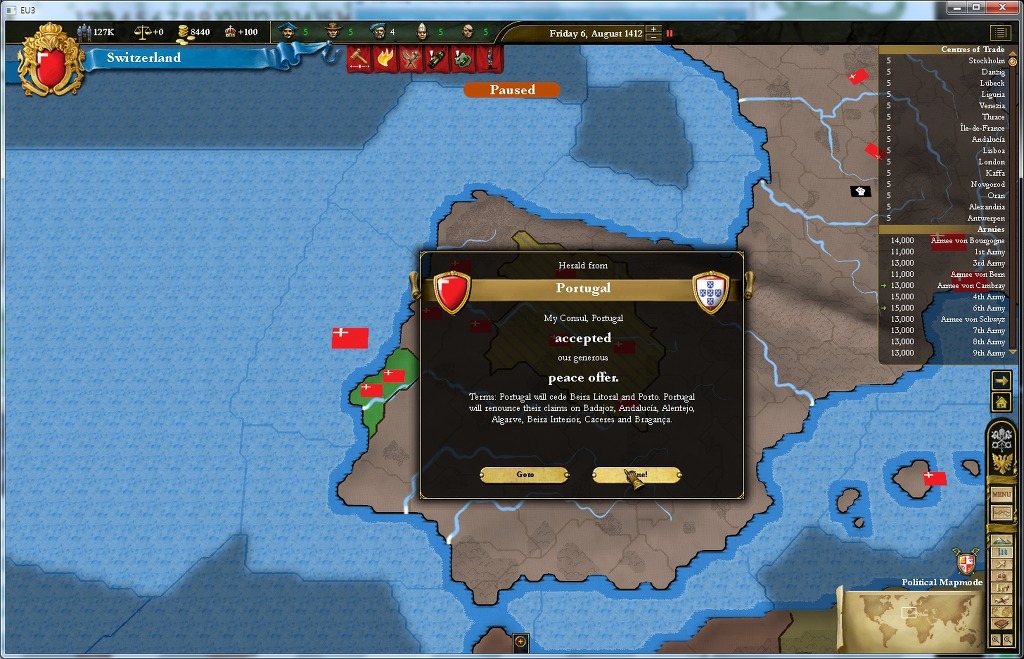Open the outliner list button

[x=1000, y=33]
